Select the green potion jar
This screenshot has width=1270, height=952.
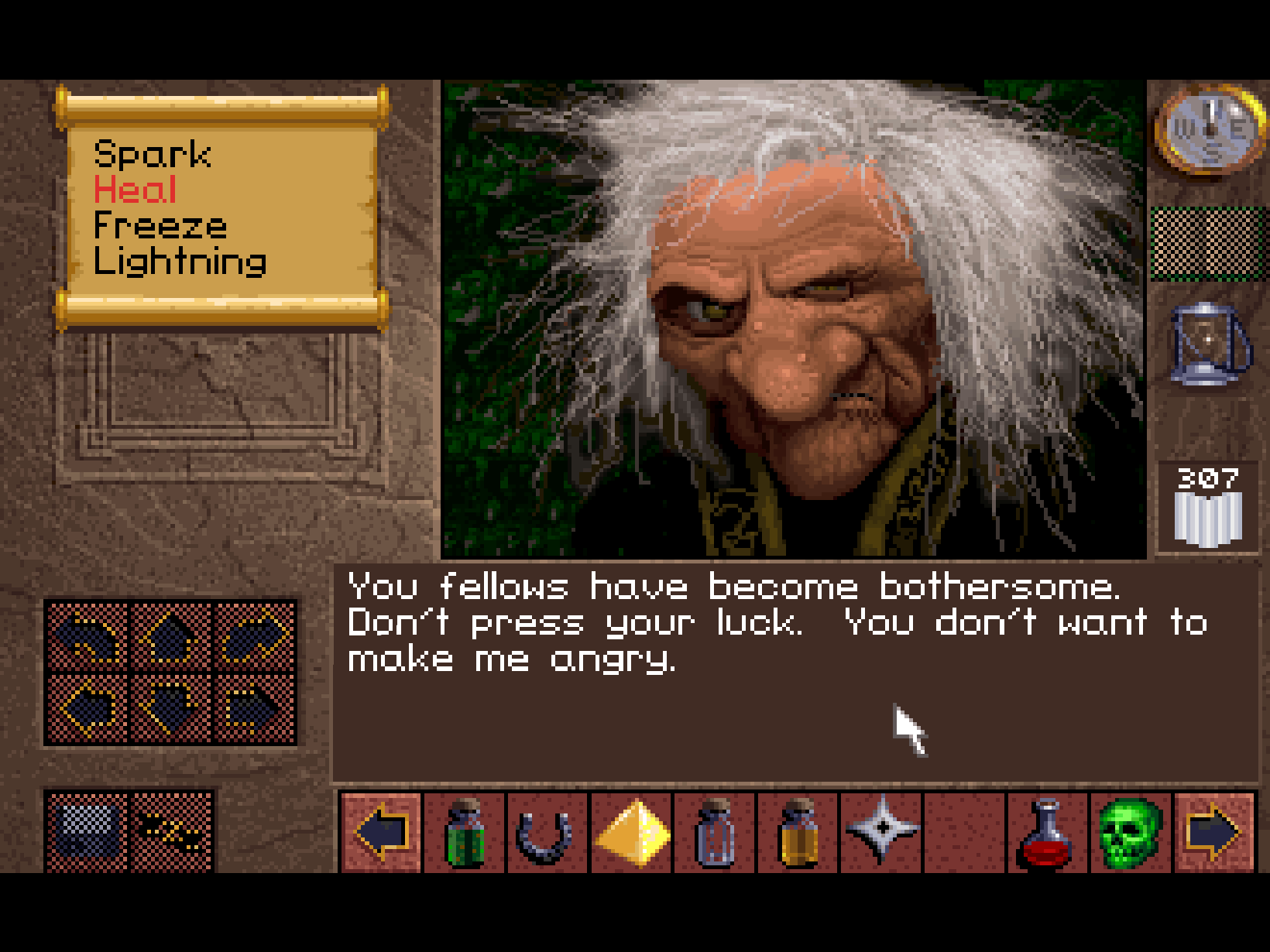click(465, 833)
